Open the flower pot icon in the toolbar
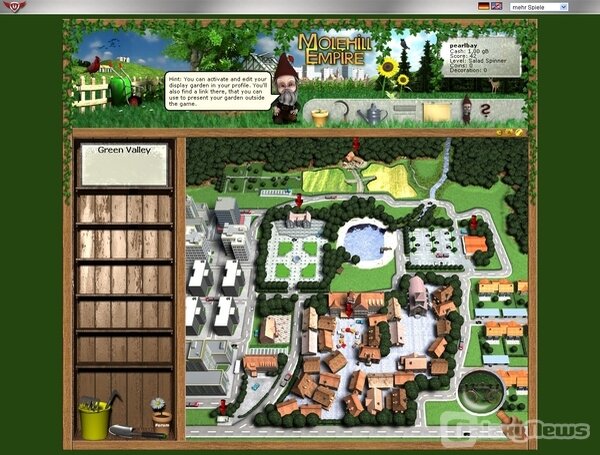600x455 pixels. pyautogui.click(x=320, y=117)
